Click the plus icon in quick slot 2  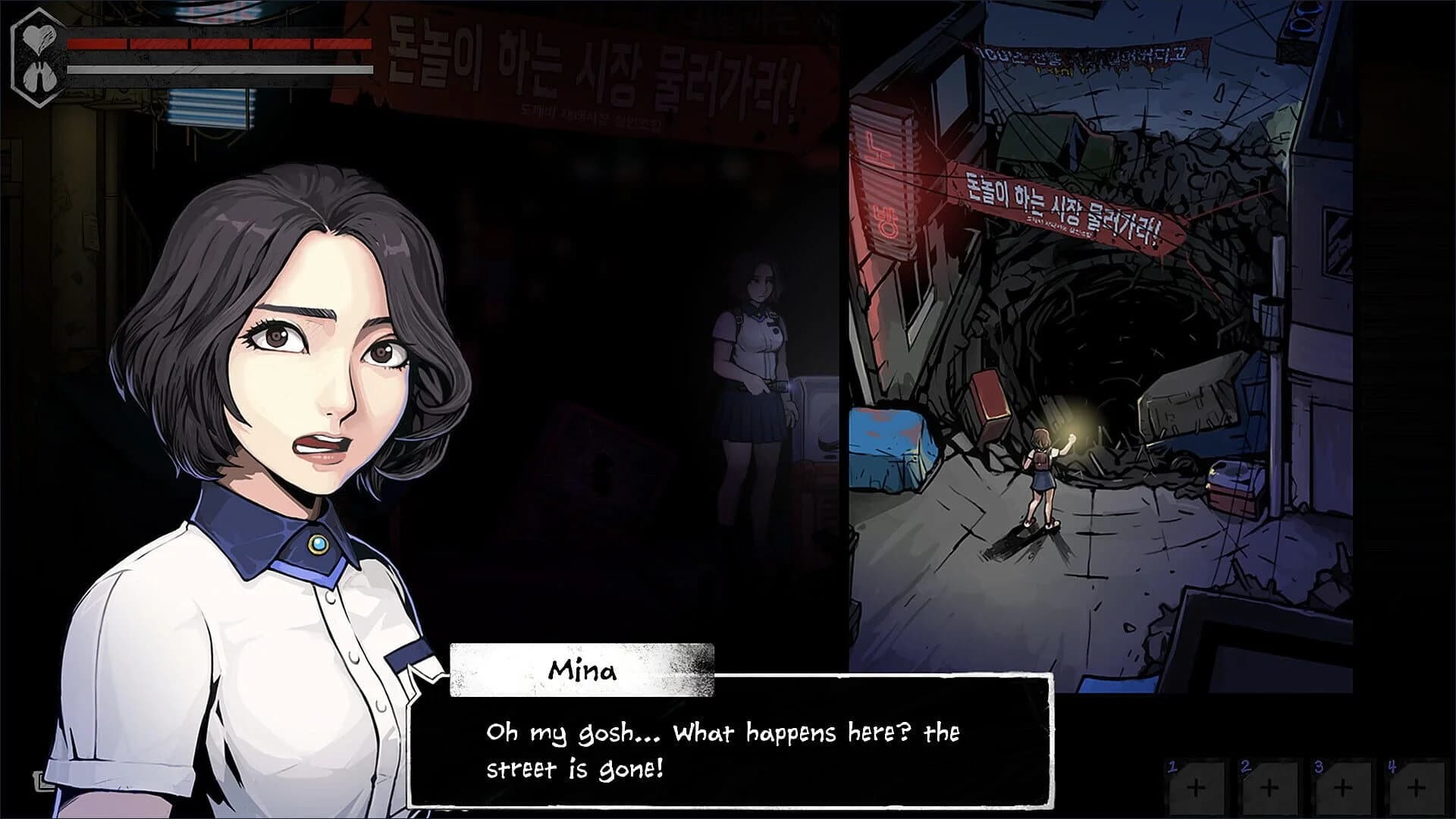[1269, 789]
